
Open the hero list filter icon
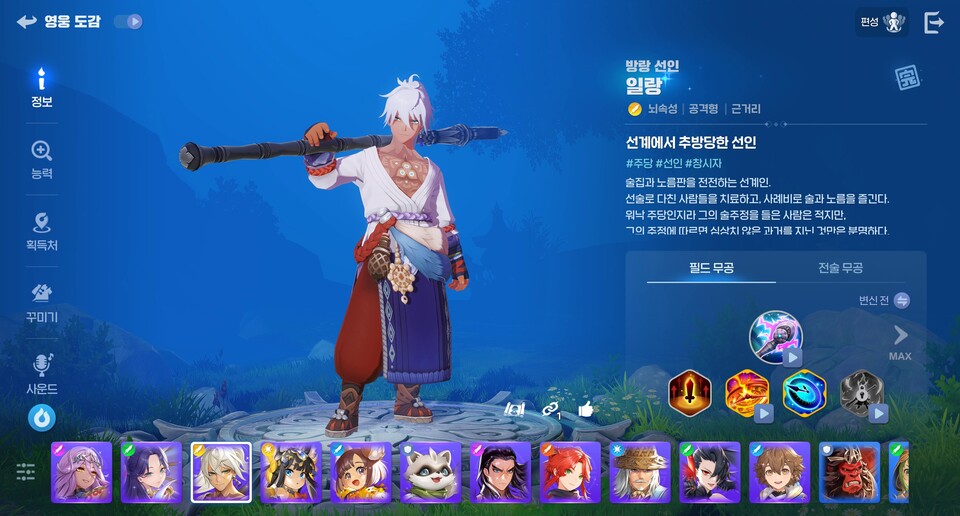click(x=25, y=471)
